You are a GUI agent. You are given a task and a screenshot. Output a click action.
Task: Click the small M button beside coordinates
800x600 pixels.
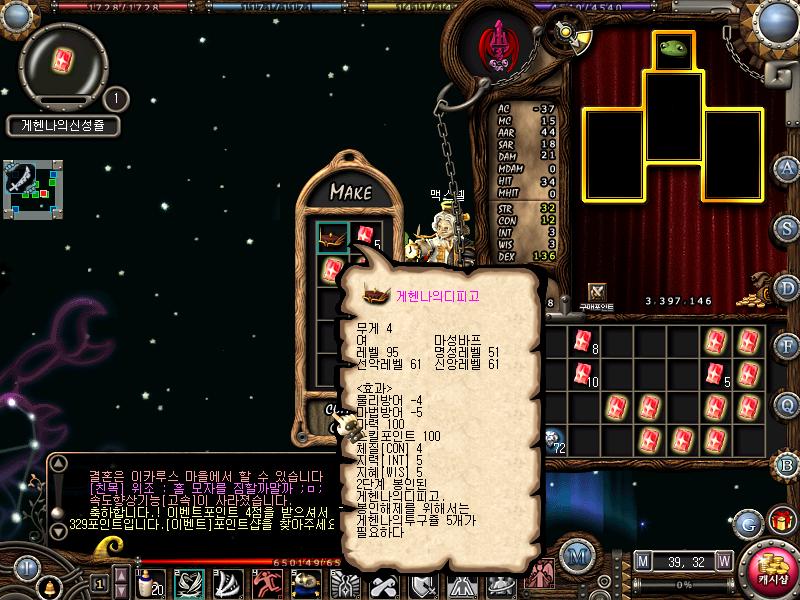click(642, 560)
